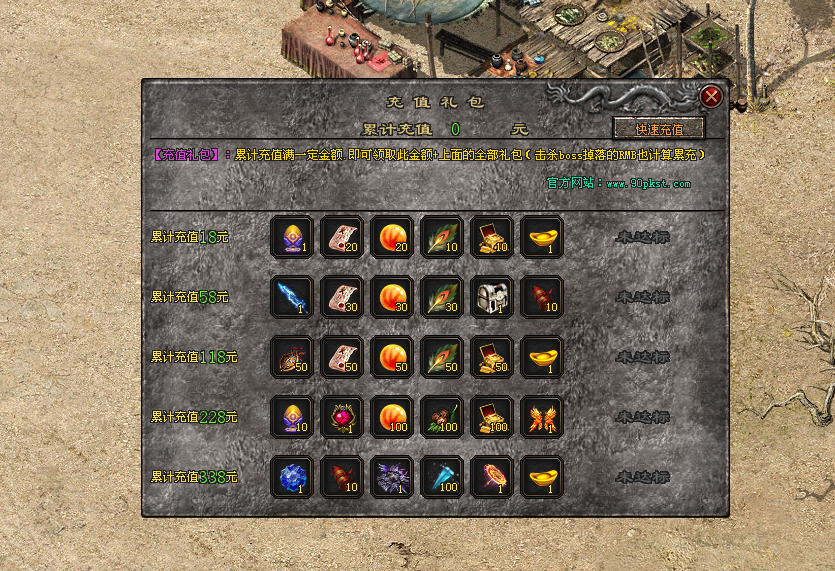Select the silver treasure chest item slot
Viewport: 835px width, 571px height.
pyautogui.click(x=492, y=297)
